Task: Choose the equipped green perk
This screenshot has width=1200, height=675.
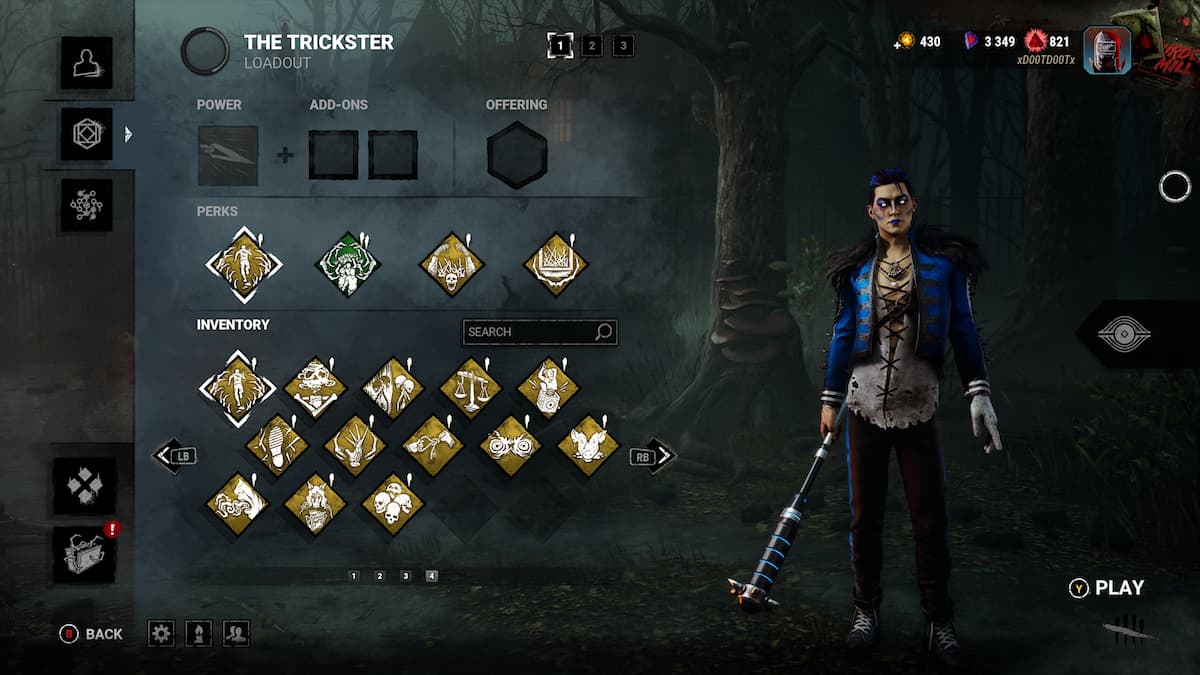Action: coord(347,265)
